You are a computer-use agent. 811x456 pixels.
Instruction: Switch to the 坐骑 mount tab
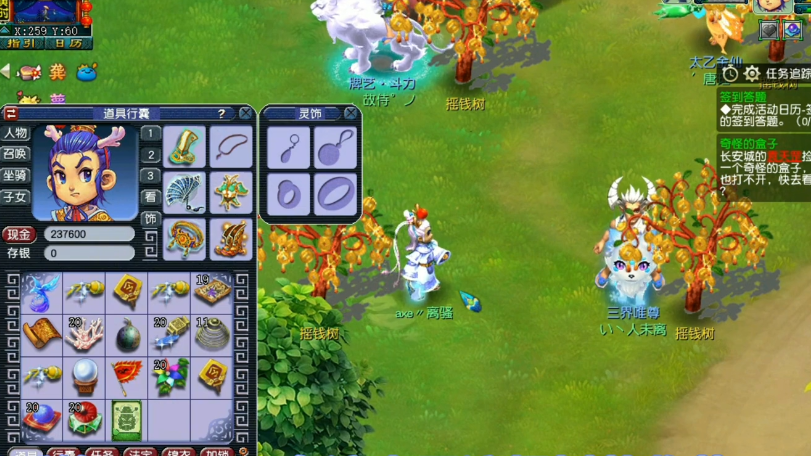click(x=15, y=175)
